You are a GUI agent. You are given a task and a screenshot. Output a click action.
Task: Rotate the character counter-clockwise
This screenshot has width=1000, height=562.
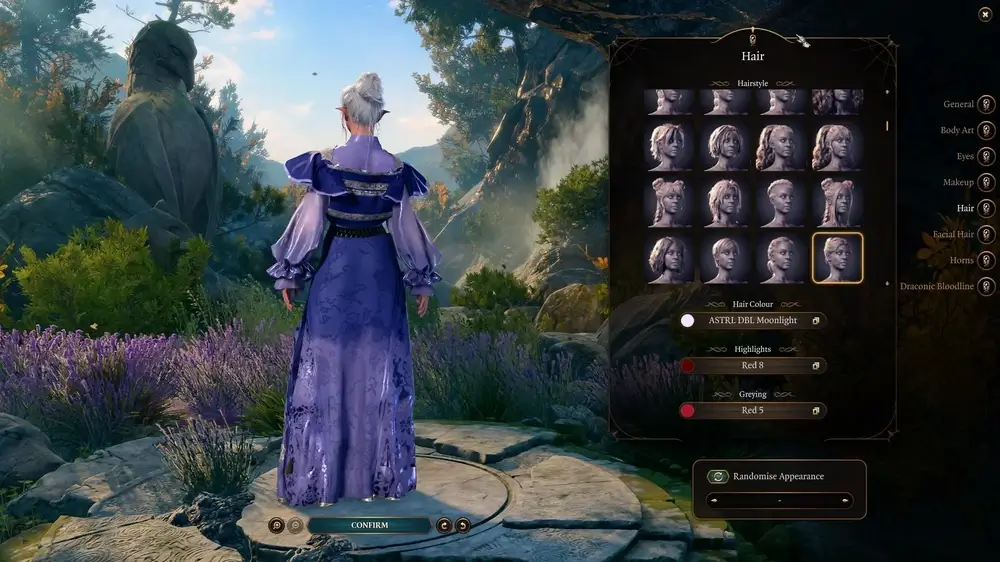pyautogui.click(x=462, y=525)
